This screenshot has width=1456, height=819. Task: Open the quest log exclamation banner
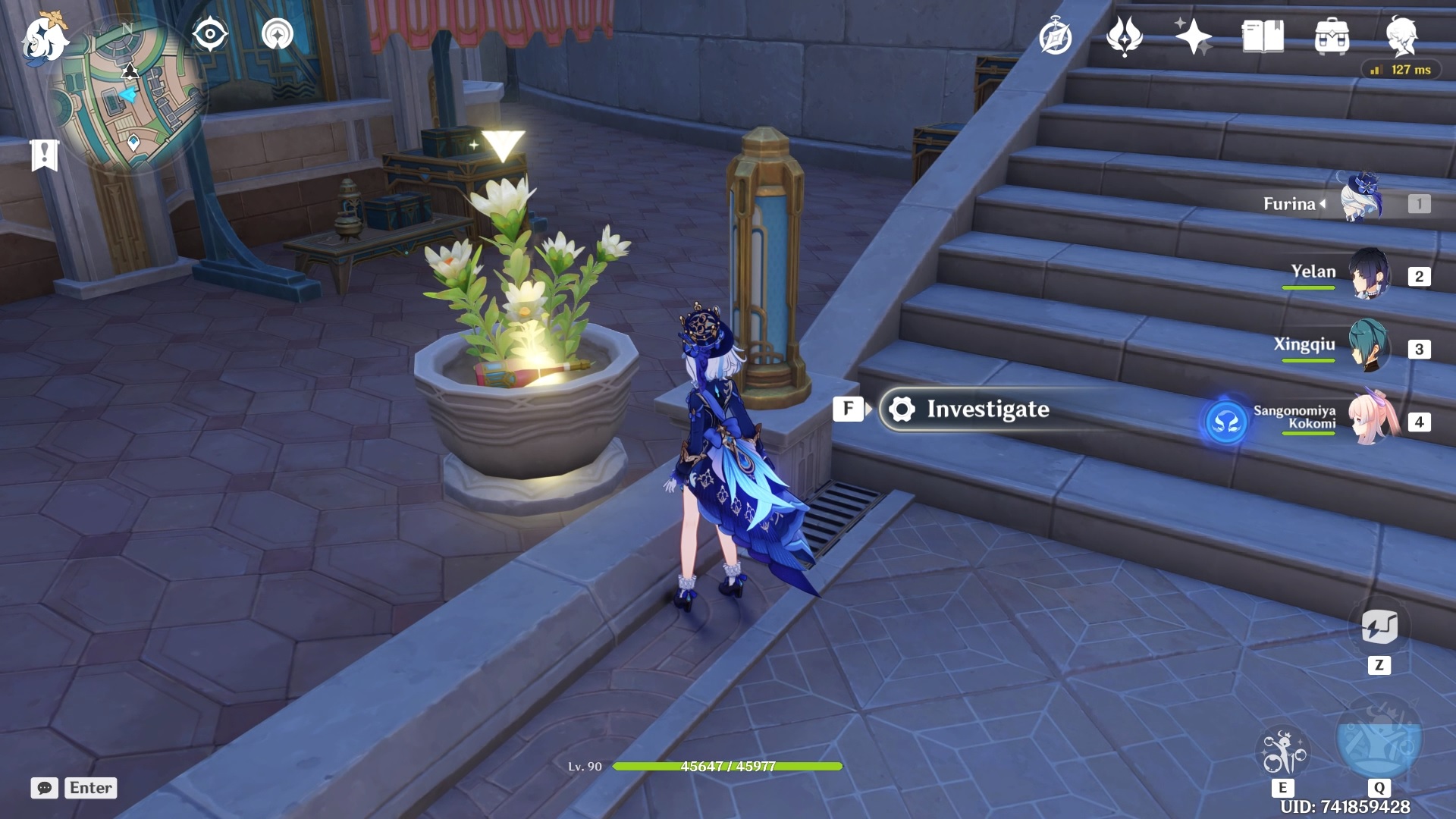pos(44,155)
